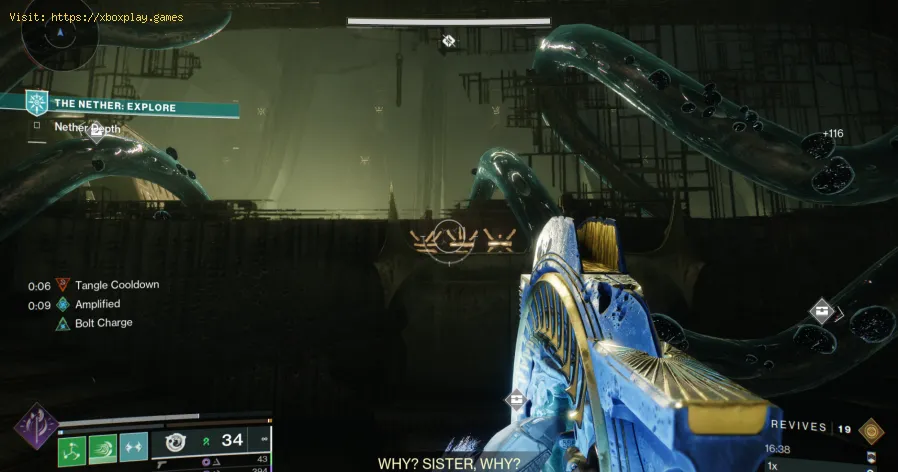Image resolution: width=898 pixels, height=472 pixels.
Task: Click the chest waypoint marker on the right
Action: pos(821,311)
